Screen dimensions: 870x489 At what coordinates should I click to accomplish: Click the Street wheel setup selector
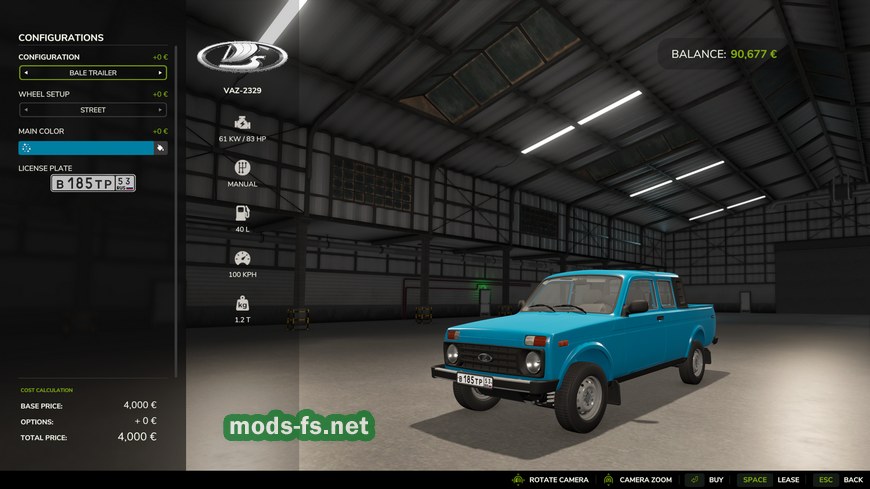point(93,110)
